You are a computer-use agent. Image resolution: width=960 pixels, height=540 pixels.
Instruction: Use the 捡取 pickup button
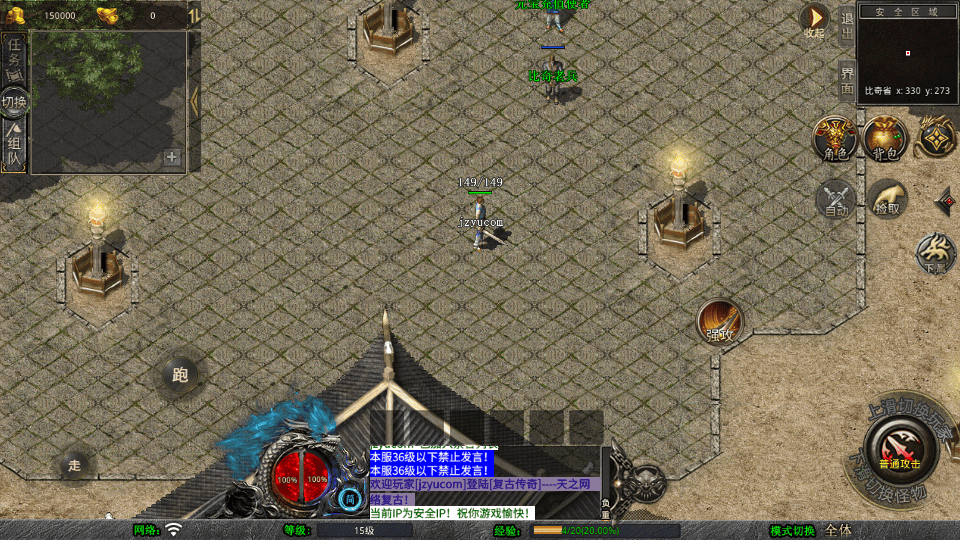(887, 198)
